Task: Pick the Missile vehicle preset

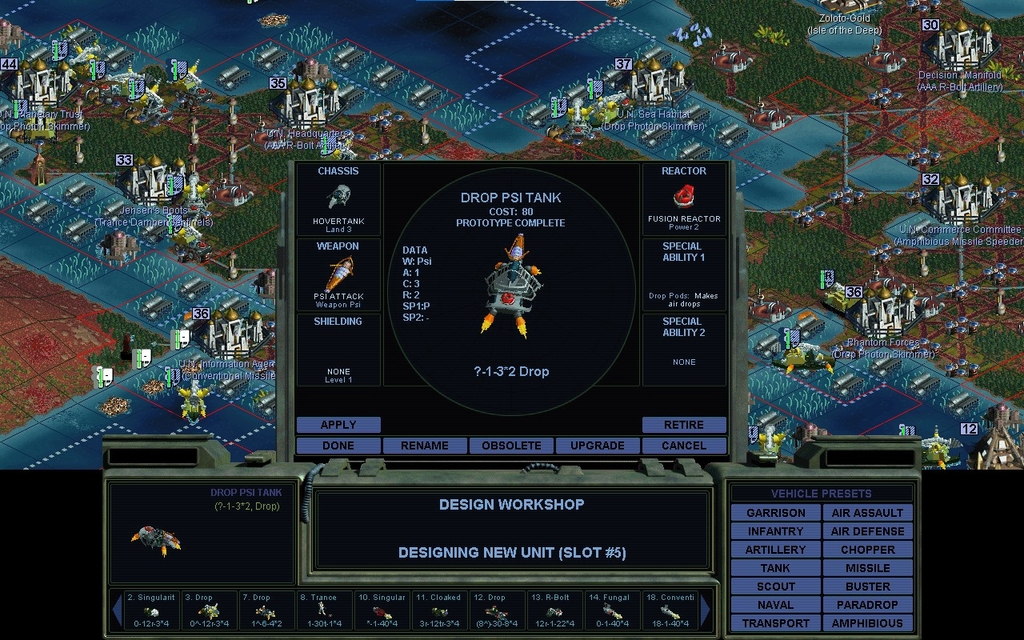Action: click(x=867, y=568)
